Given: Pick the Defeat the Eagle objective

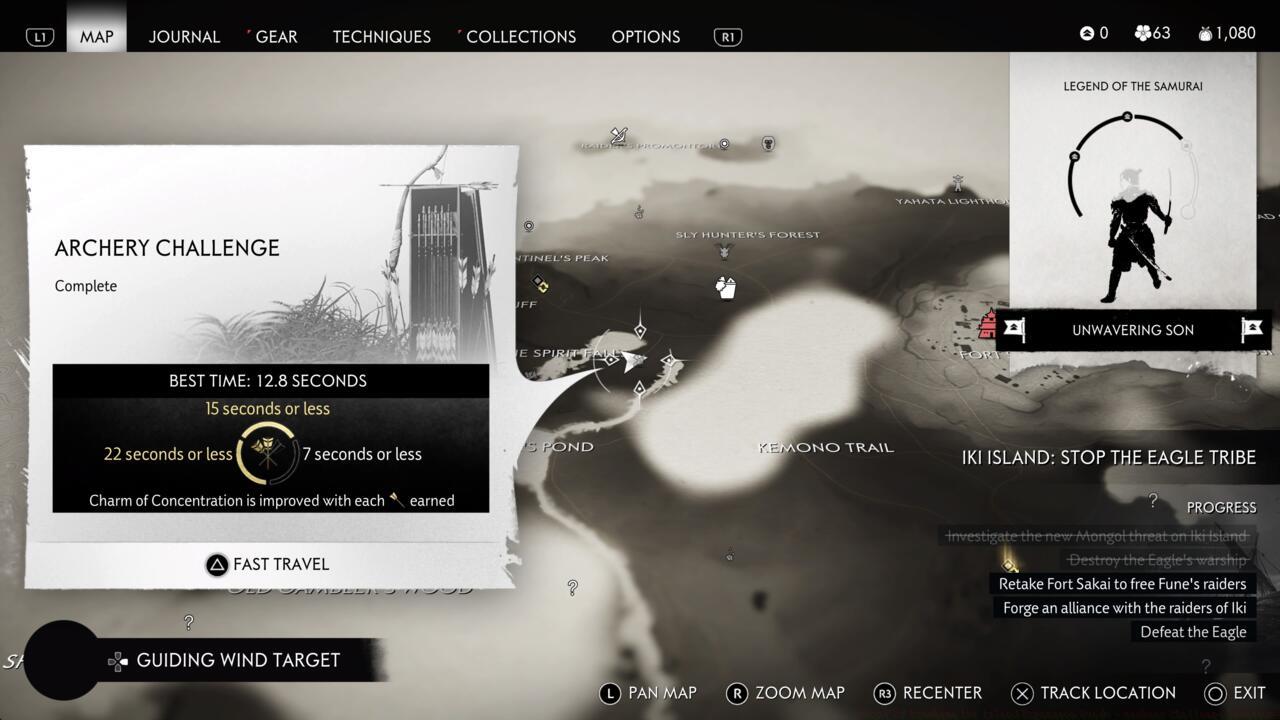Looking at the screenshot, I should click(1193, 632).
